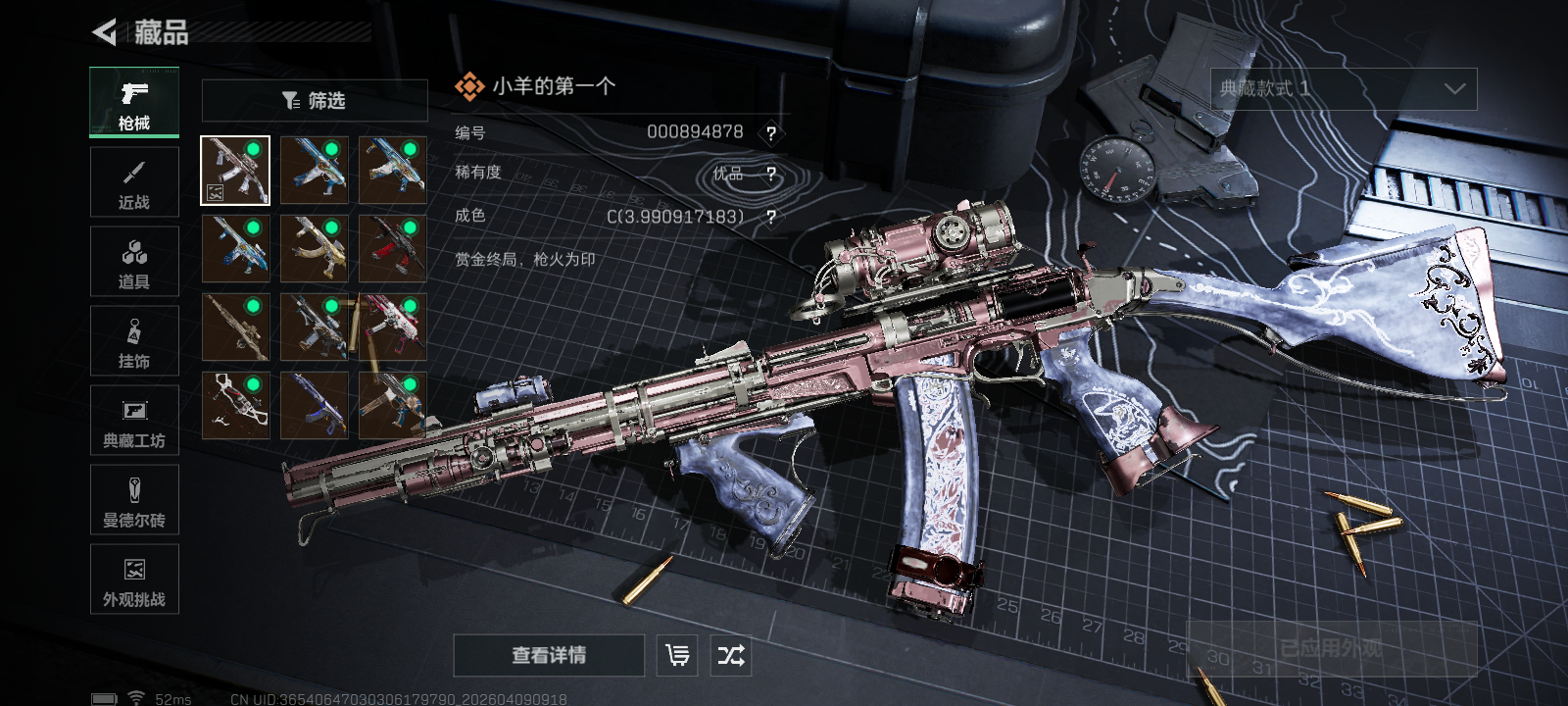
Task: Switch to the 曼德尔砖 tab
Action: coord(134,500)
